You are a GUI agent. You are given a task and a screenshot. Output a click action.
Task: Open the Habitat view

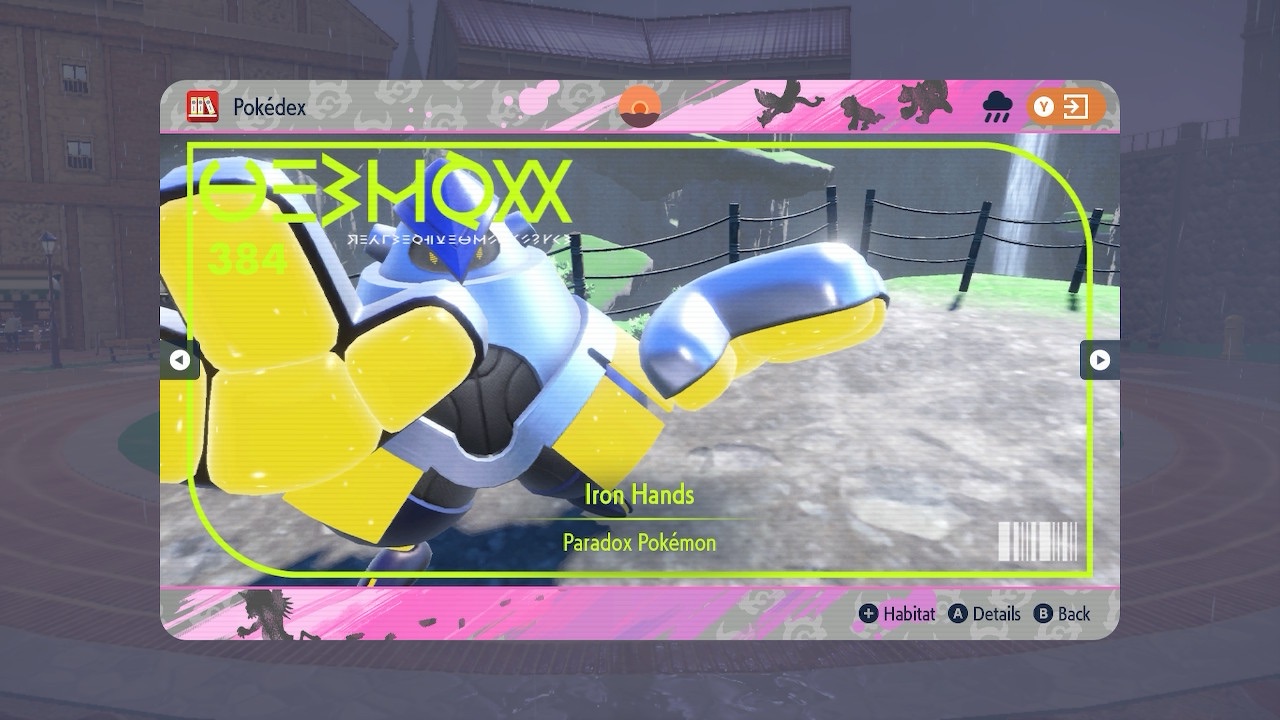coord(897,614)
